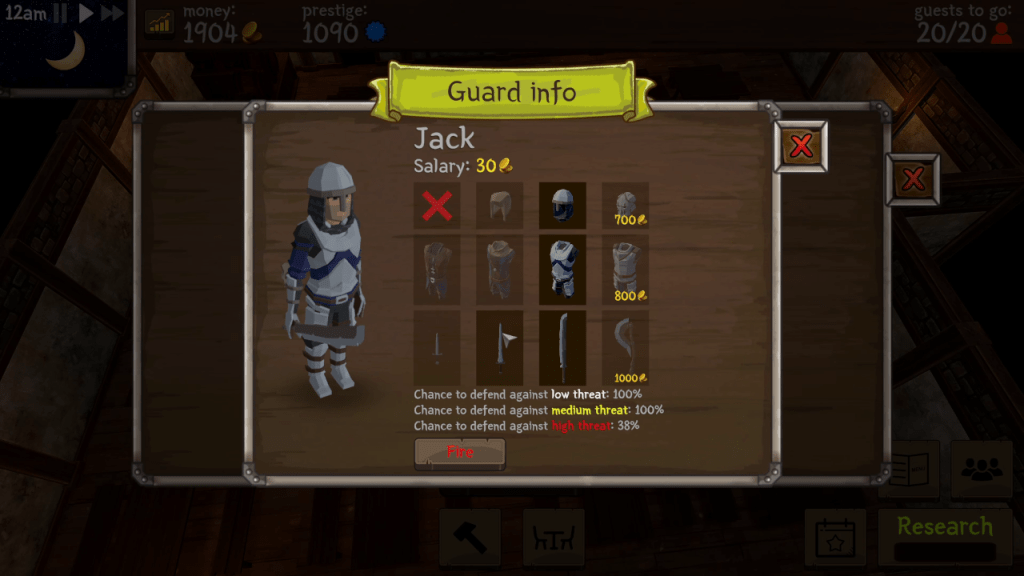The width and height of the screenshot is (1024, 576).
Task: Pause the game time
Action: point(61,13)
